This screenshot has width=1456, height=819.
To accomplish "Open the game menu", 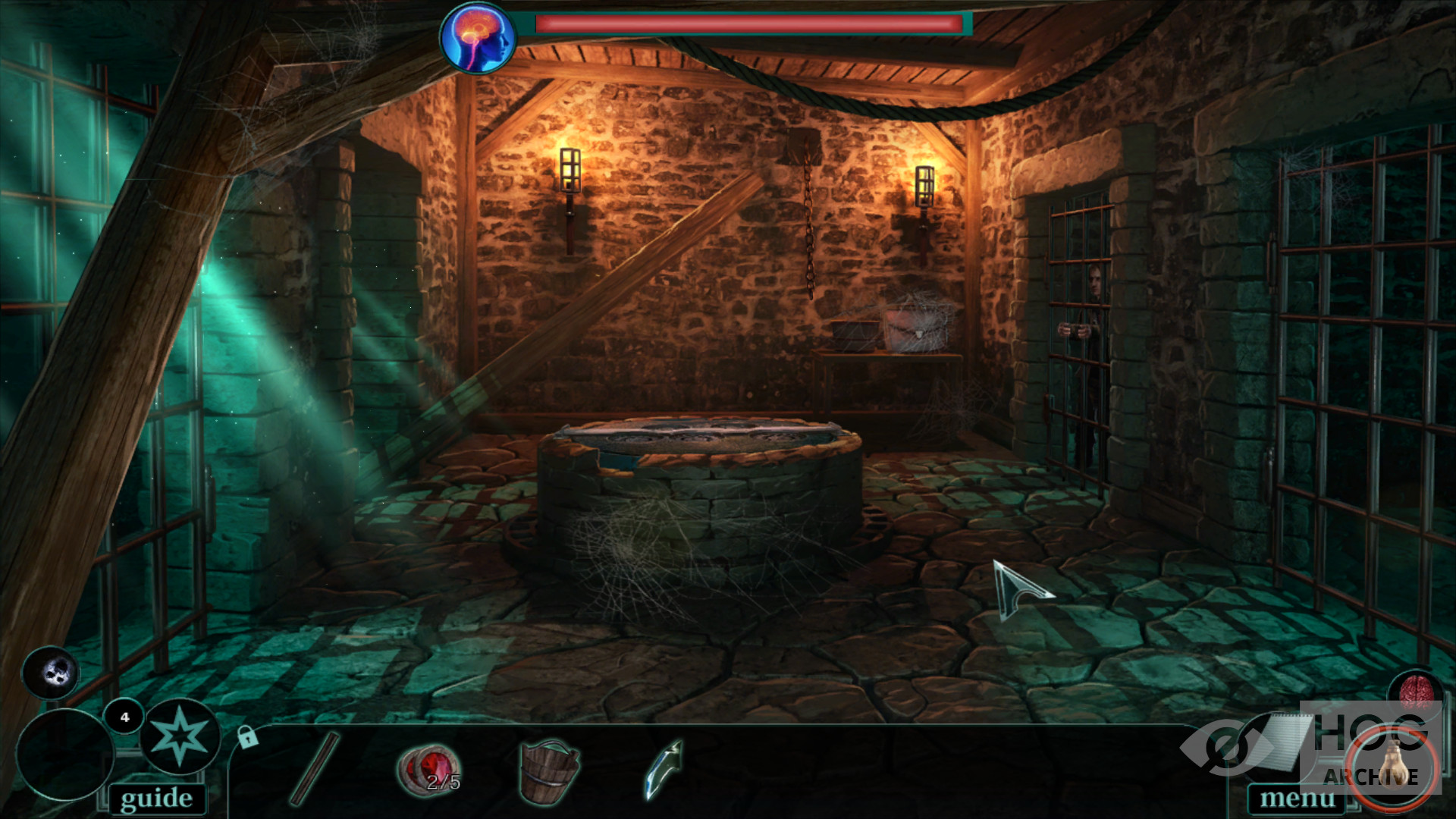I will [1297, 799].
